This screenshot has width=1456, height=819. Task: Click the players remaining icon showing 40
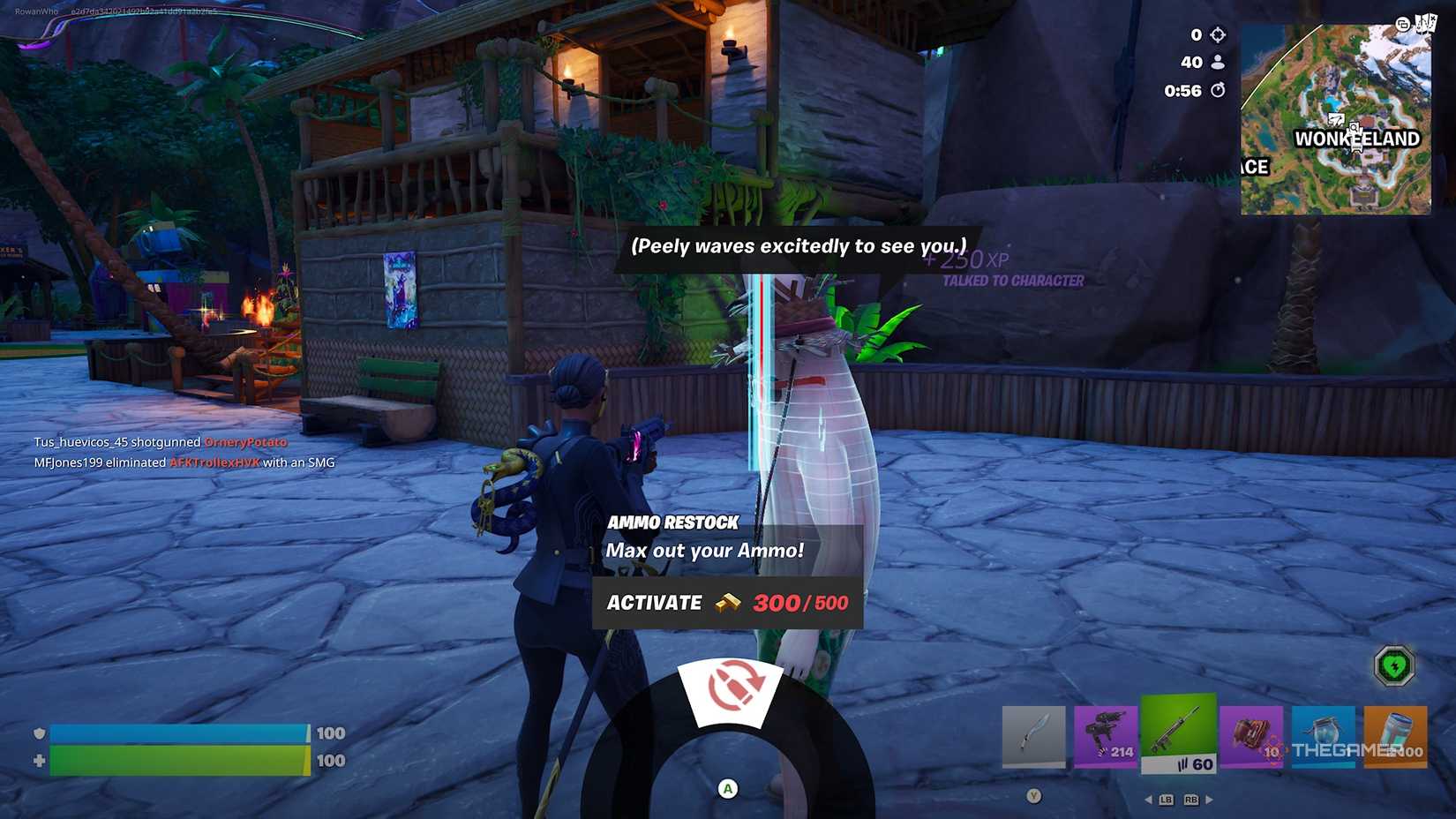click(1219, 63)
